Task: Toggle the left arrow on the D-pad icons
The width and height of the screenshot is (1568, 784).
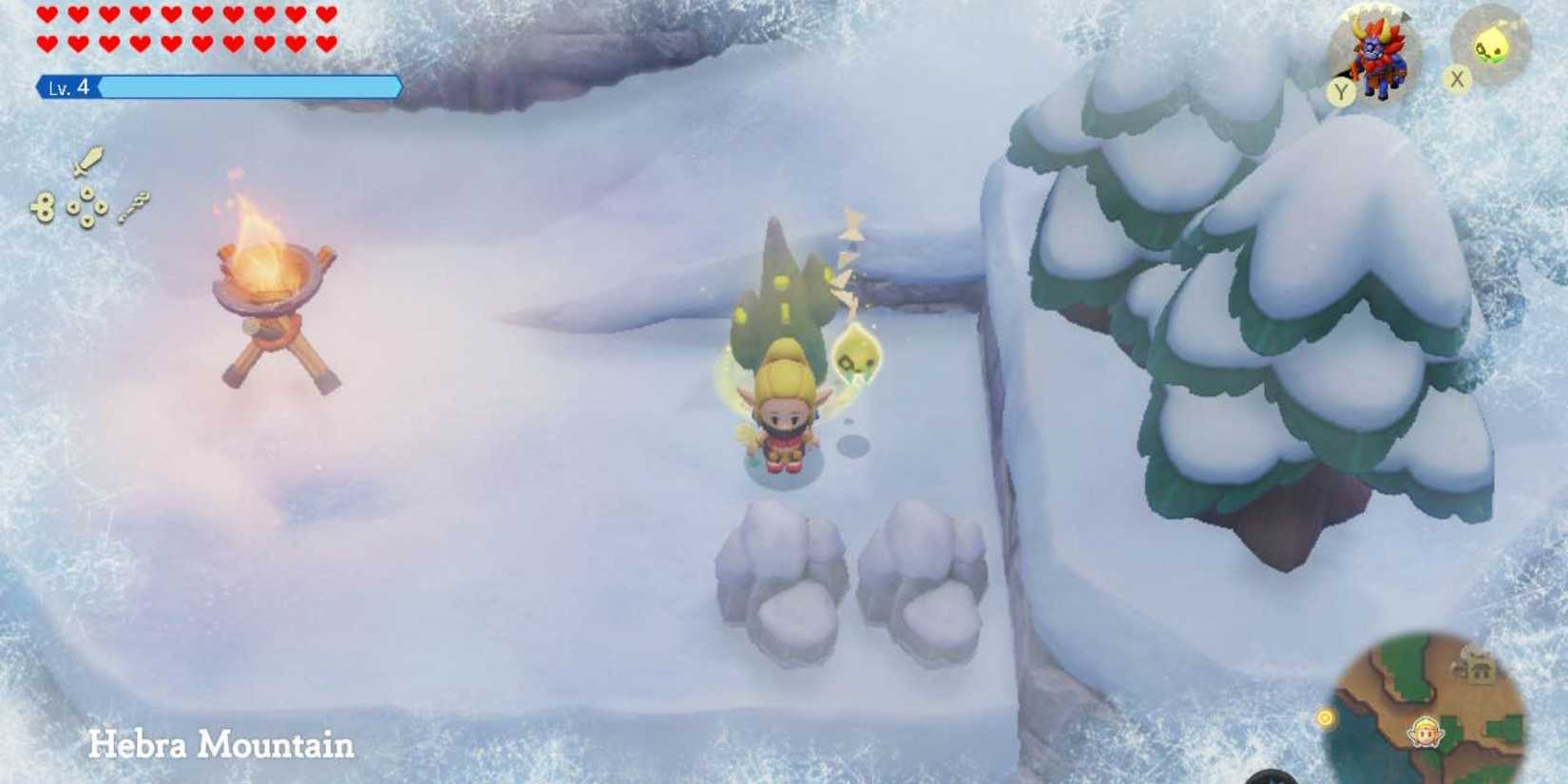Action: coord(72,207)
